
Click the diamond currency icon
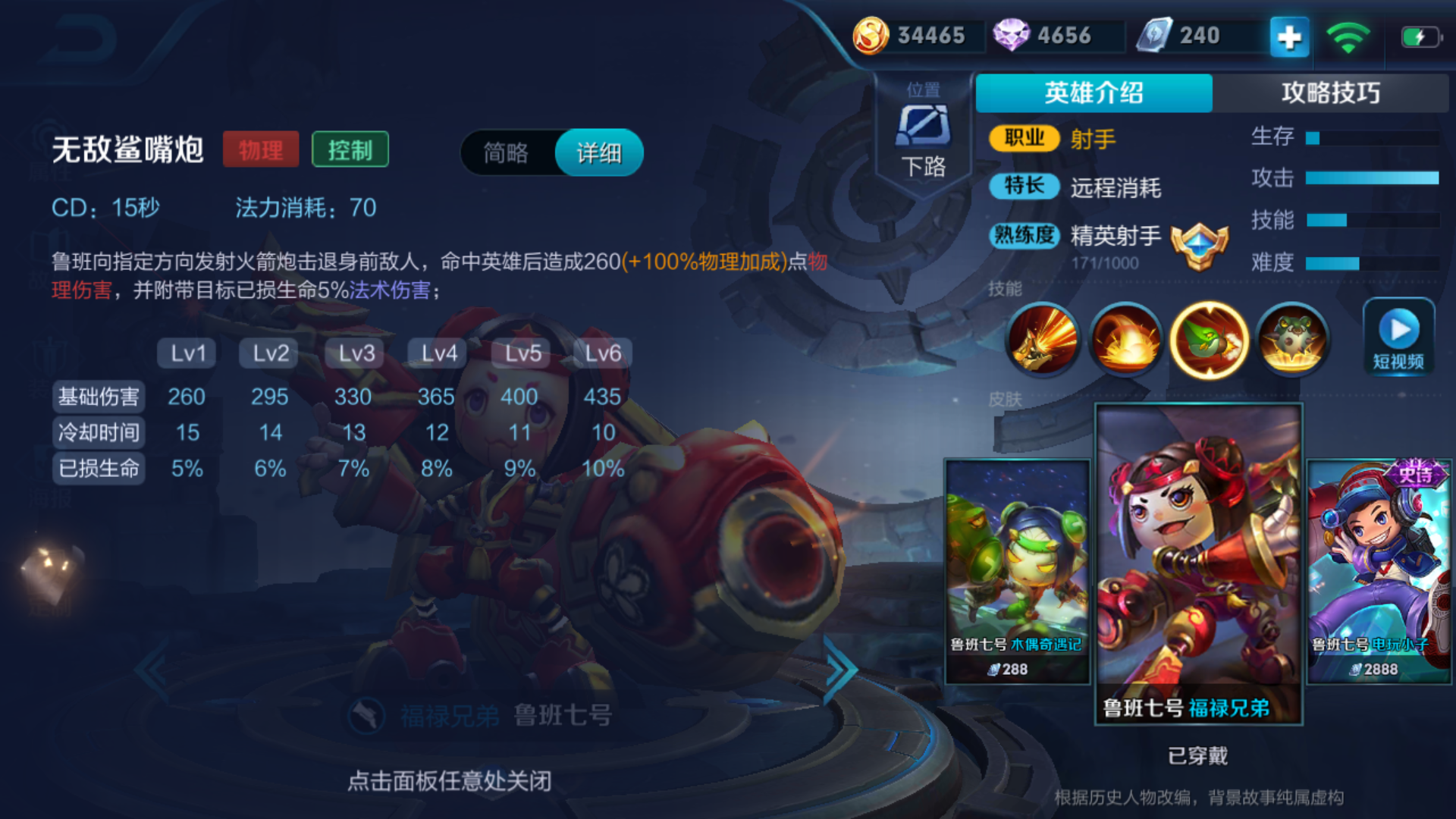point(1014,34)
